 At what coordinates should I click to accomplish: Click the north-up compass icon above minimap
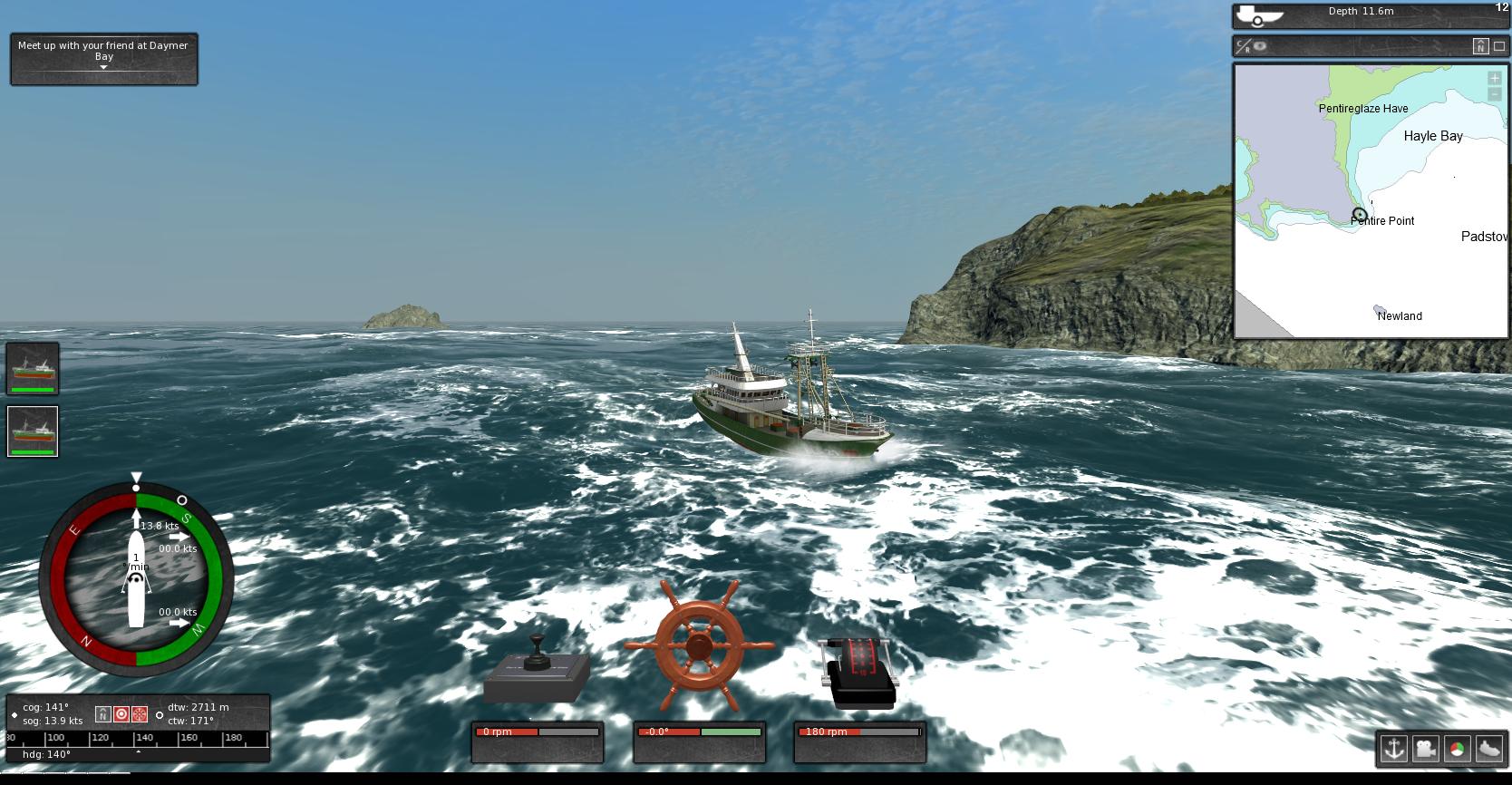(x=1480, y=44)
